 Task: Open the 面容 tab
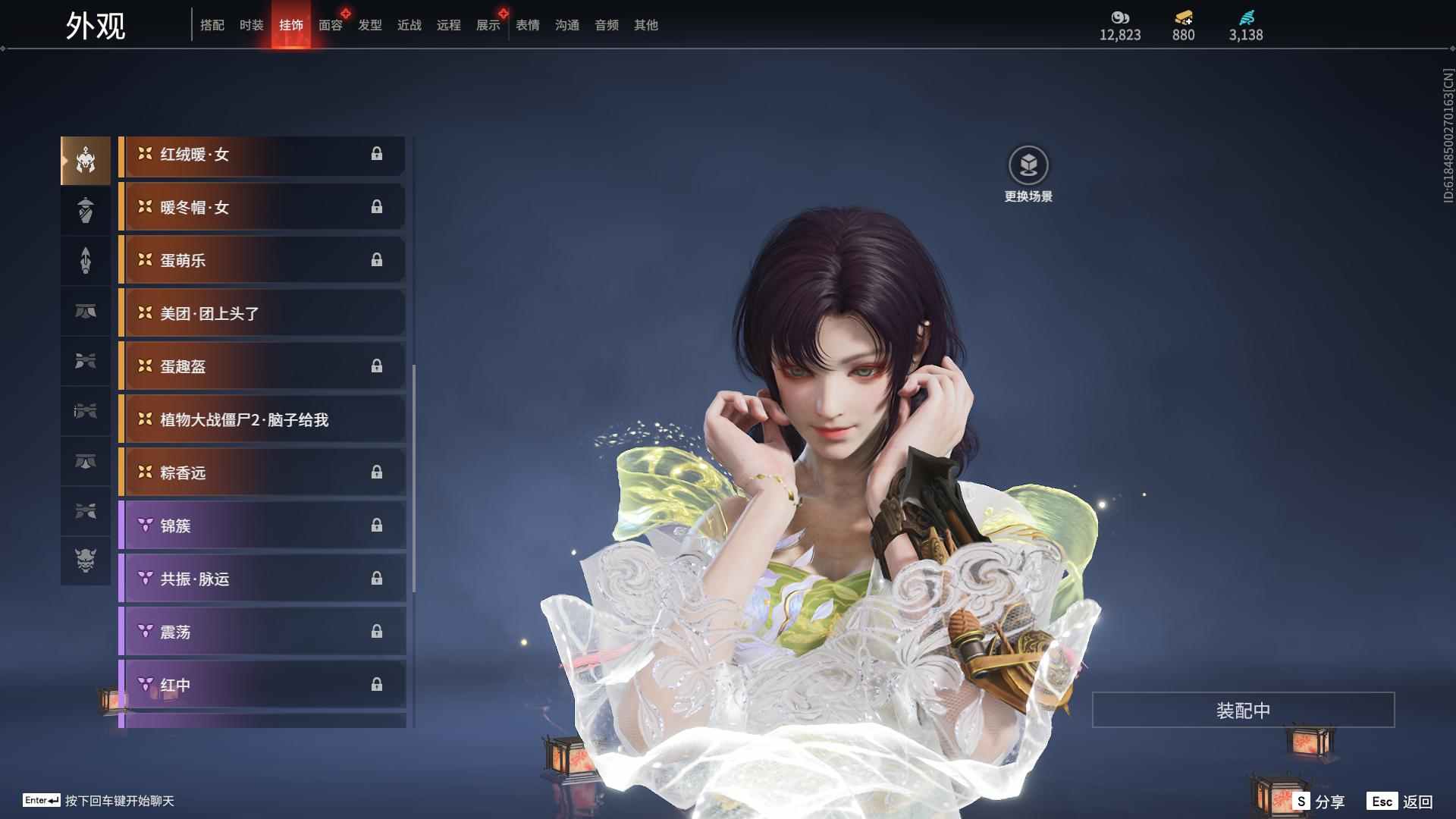pyautogui.click(x=329, y=25)
